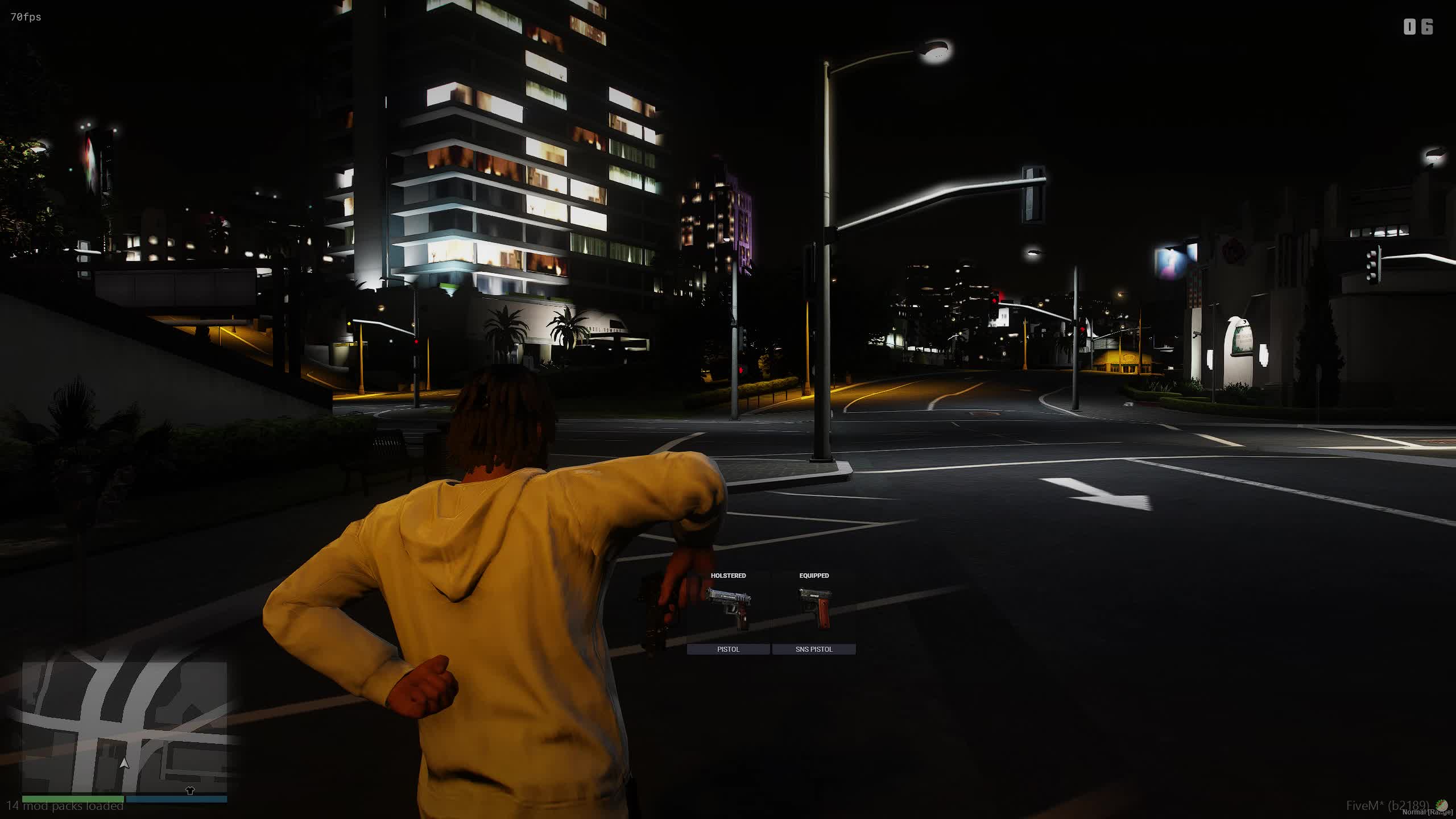The image size is (1456, 819).
Task: Click the PISTOL label bar
Action: pyautogui.click(x=728, y=649)
